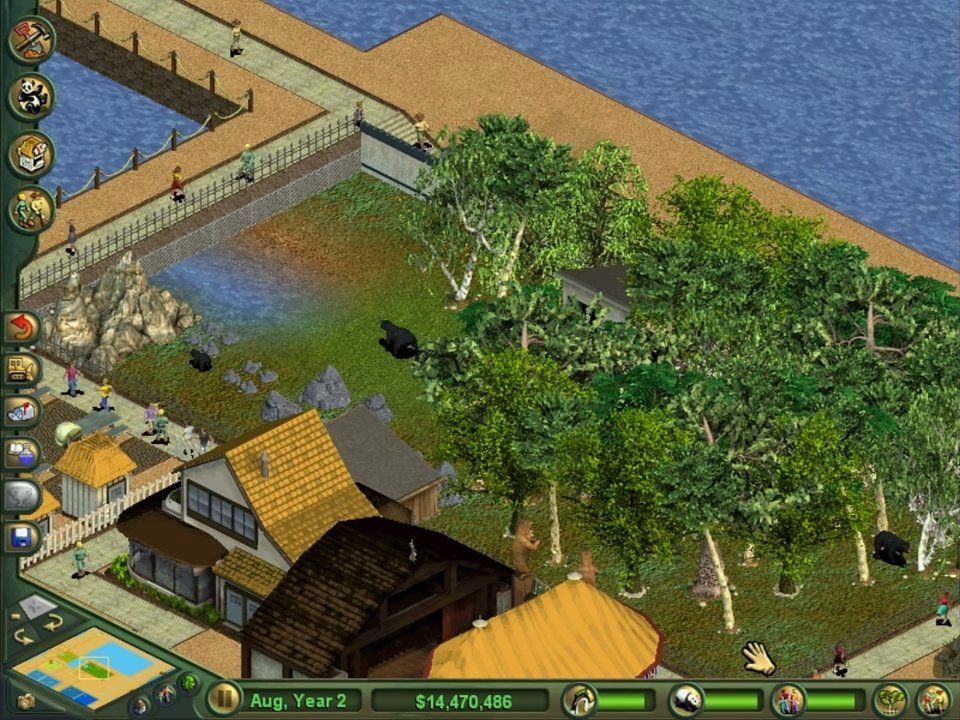Image resolution: width=960 pixels, height=720 pixels.
Task: Rotate the view clockwise
Action: pos(52,622)
